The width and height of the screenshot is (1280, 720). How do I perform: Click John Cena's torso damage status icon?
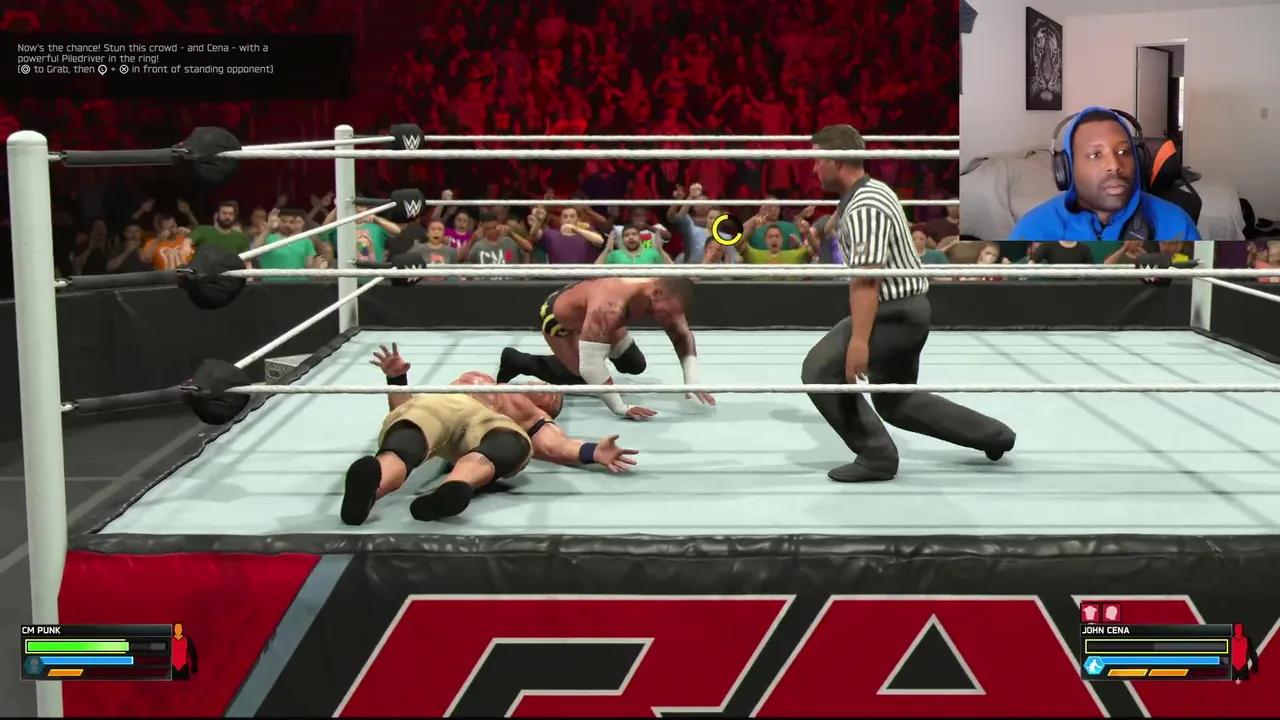click(1091, 613)
